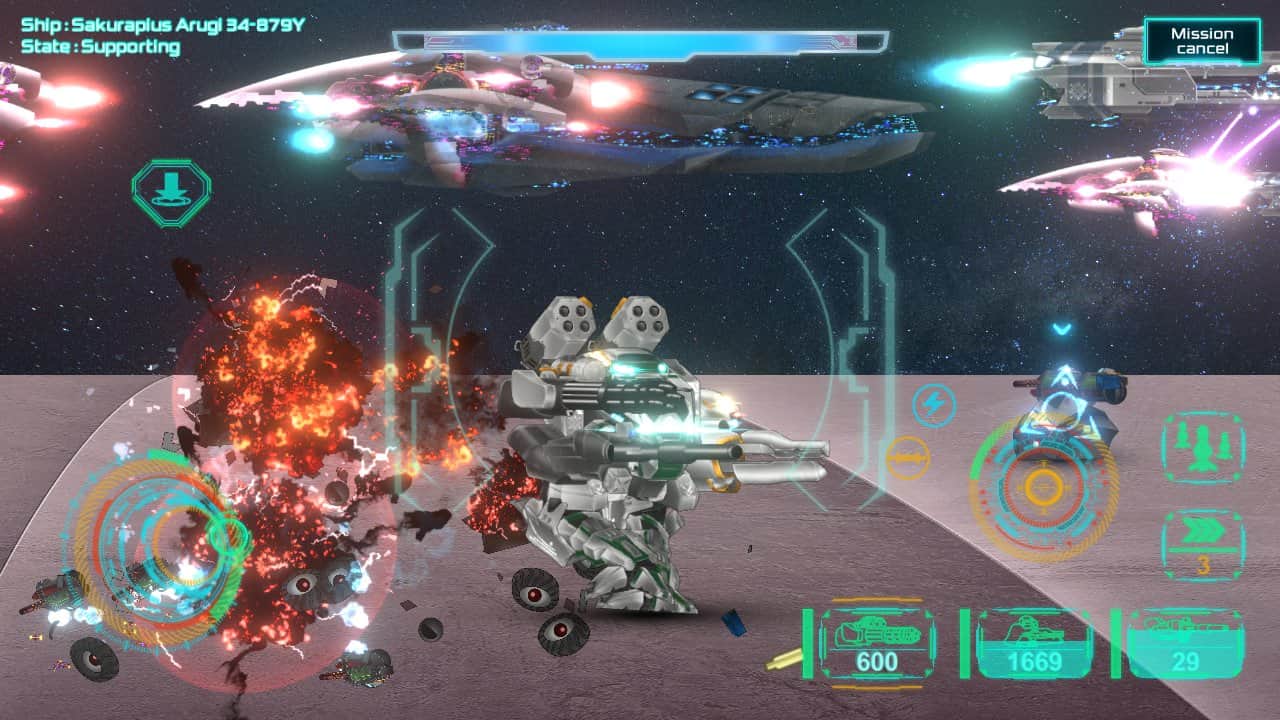Screen dimensions: 1280x720
Task: Switch to the weapon with 1669 ammo
Action: coord(1034,644)
